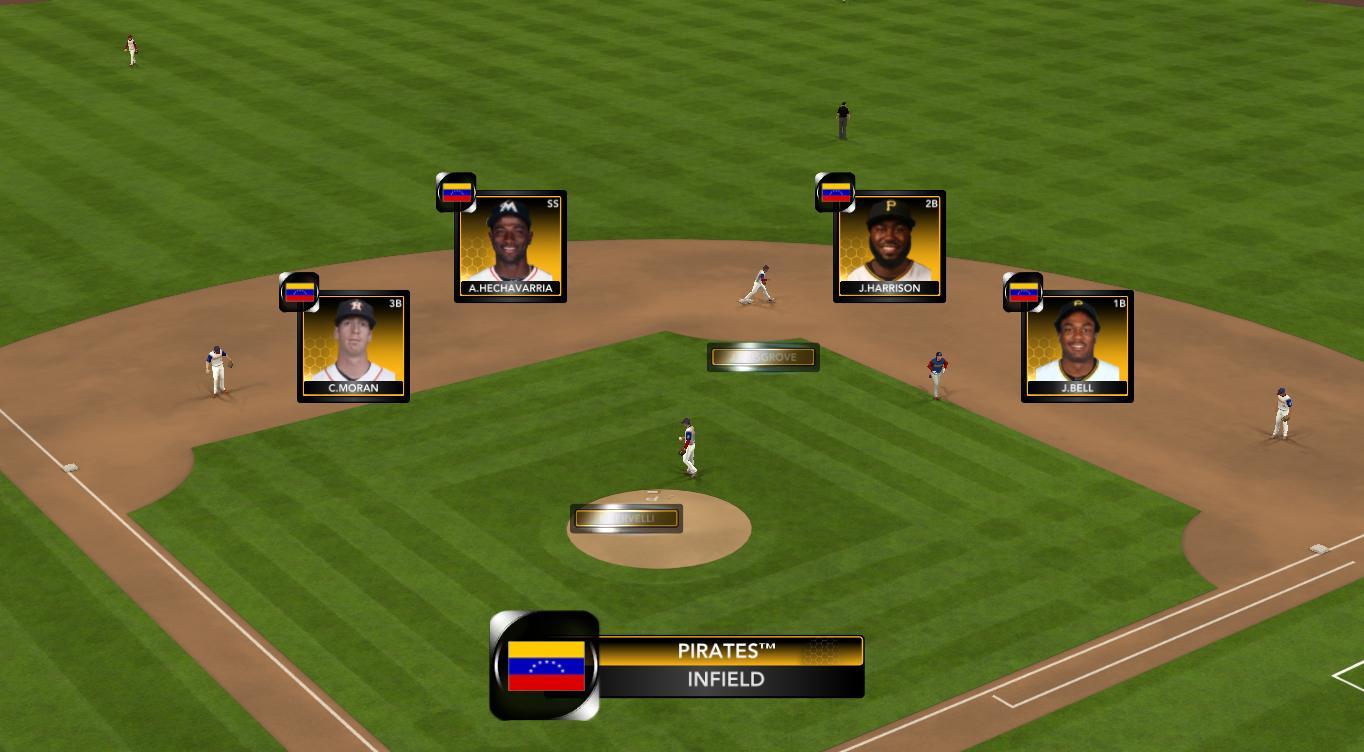Click the Pirates Infield banner
The image size is (1364, 752).
[x=729, y=666]
